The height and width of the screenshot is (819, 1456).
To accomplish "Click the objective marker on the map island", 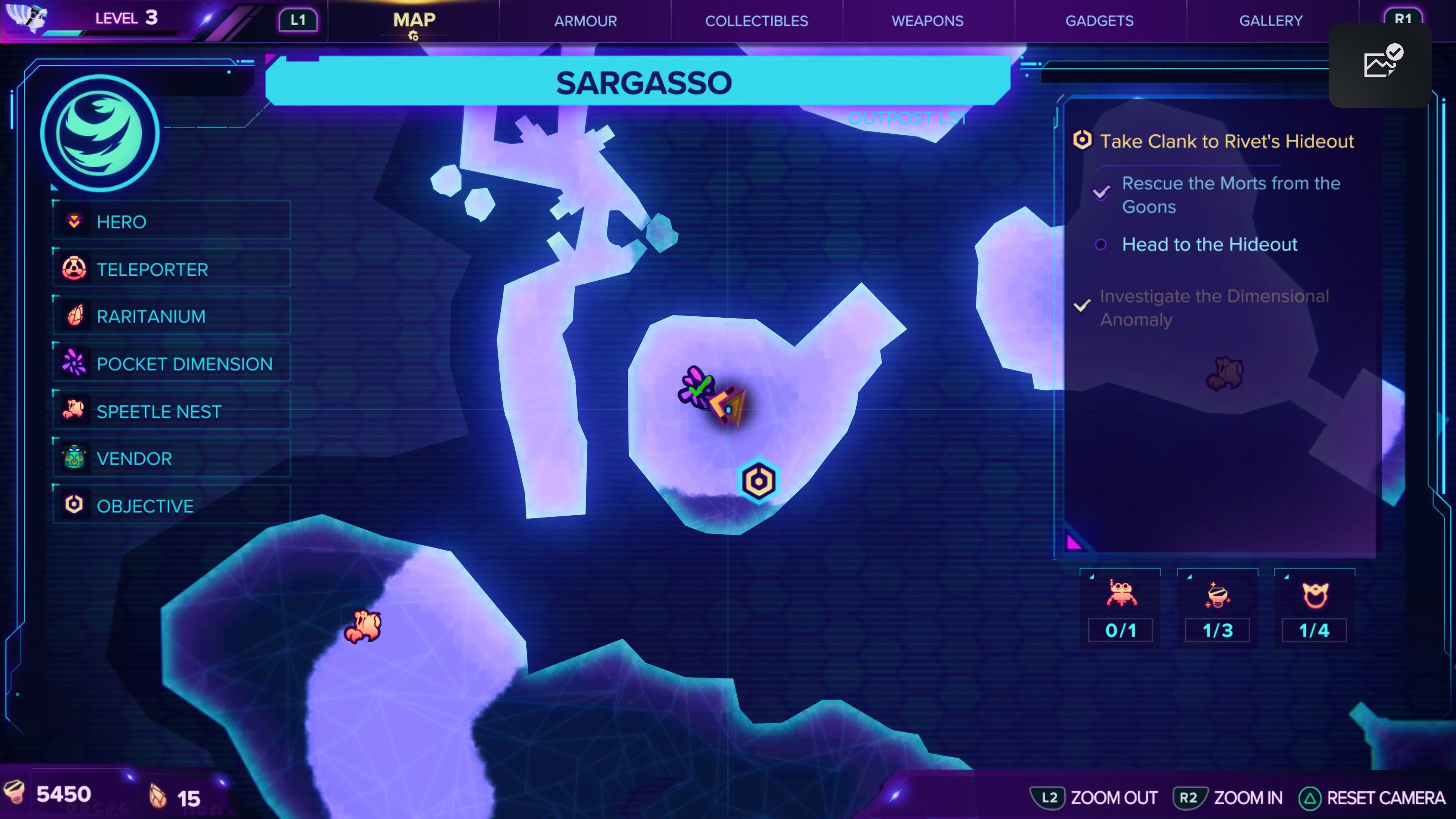I will (x=758, y=480).
